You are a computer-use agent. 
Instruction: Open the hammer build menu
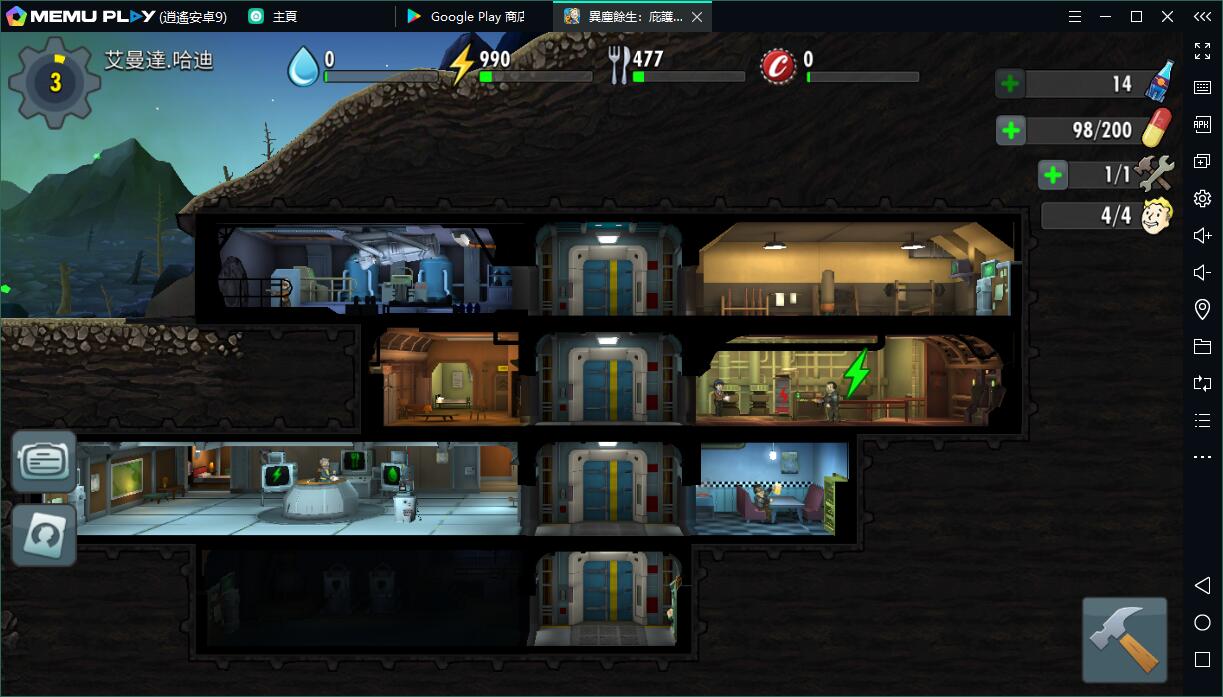[1124, 640]
